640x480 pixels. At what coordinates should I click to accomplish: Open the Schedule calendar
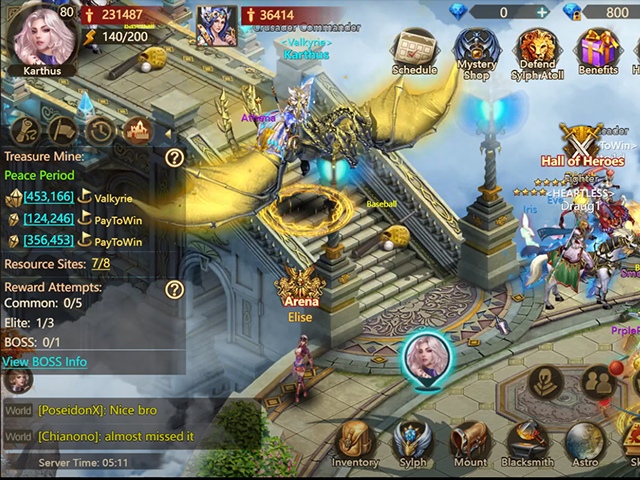(414, 50)
